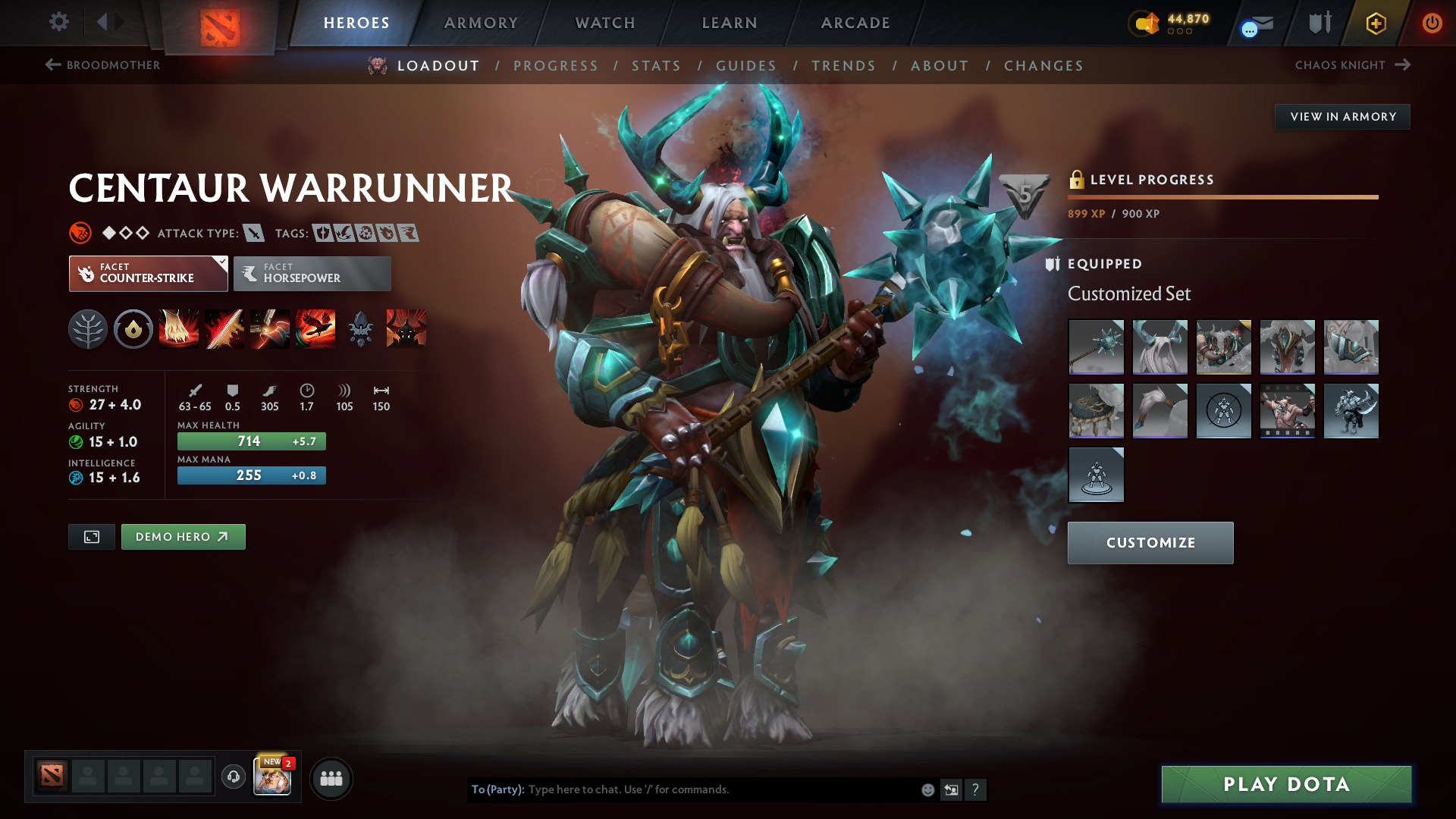View the Stampede ultimate ability icon
Viewport: 1456px width, 819px height.
tap(315, 328)
